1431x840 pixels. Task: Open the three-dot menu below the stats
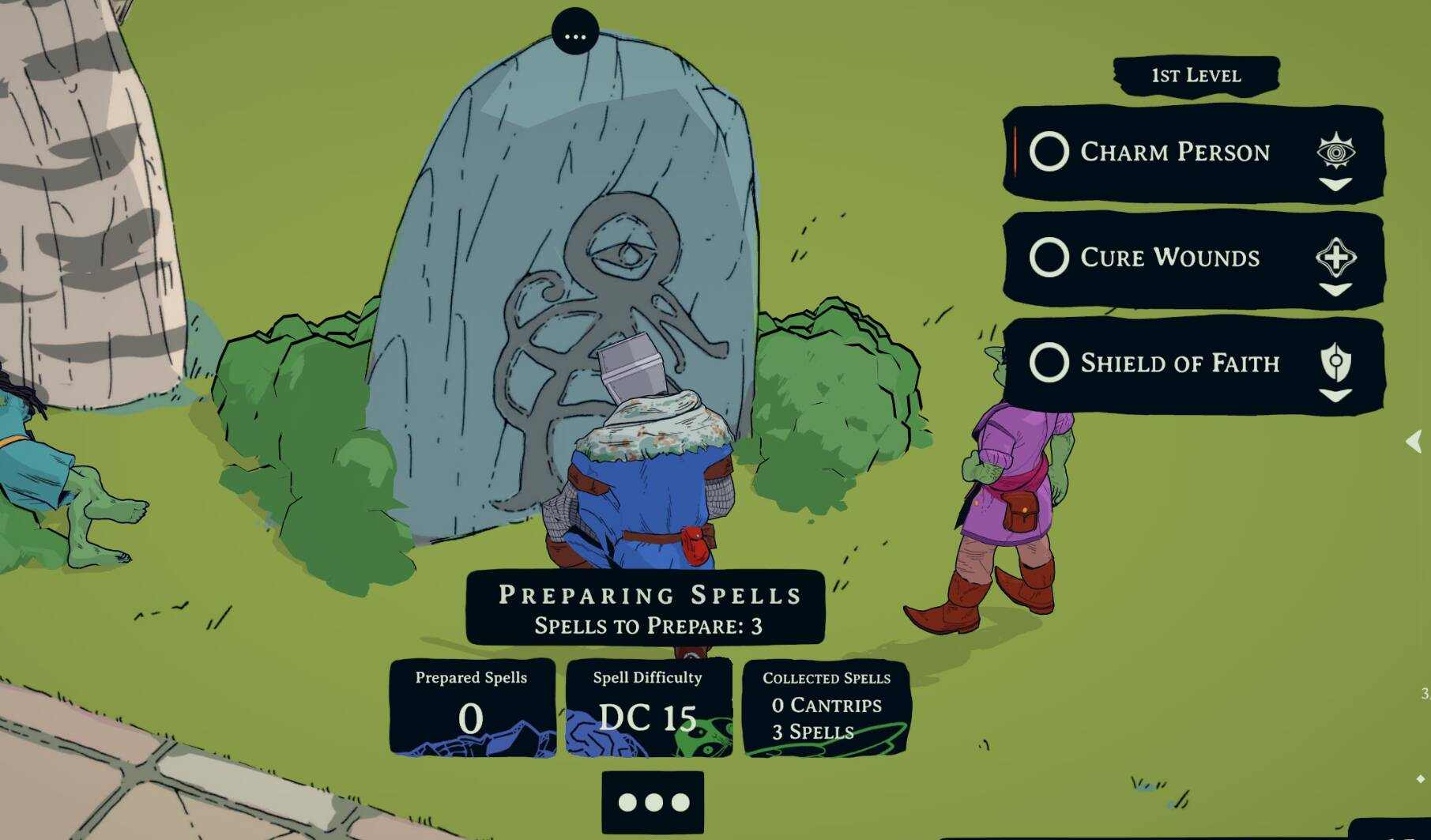tap(653, 802)
